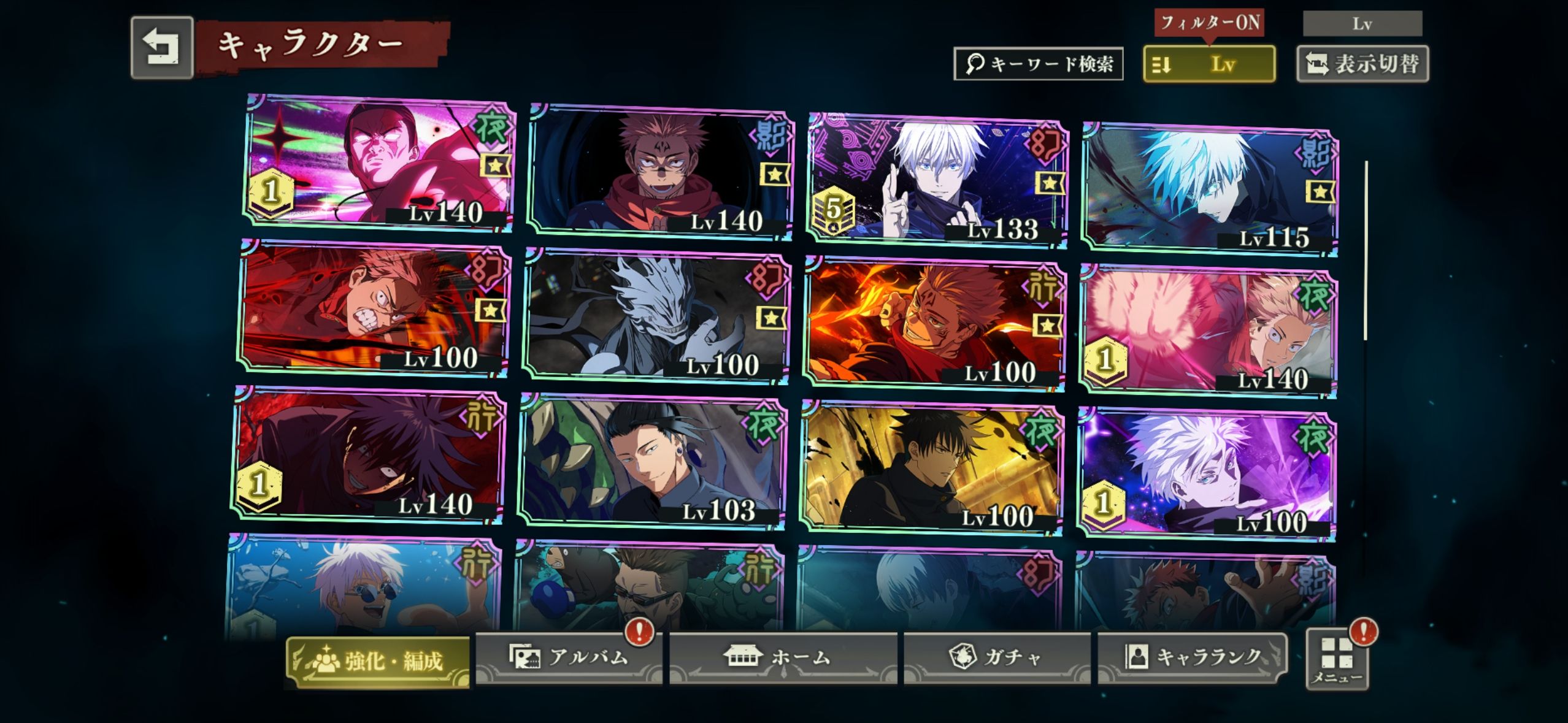Pick the Lv100 grey monster character card
Viewport: 1568px width, 723px height.
point(656,316)
